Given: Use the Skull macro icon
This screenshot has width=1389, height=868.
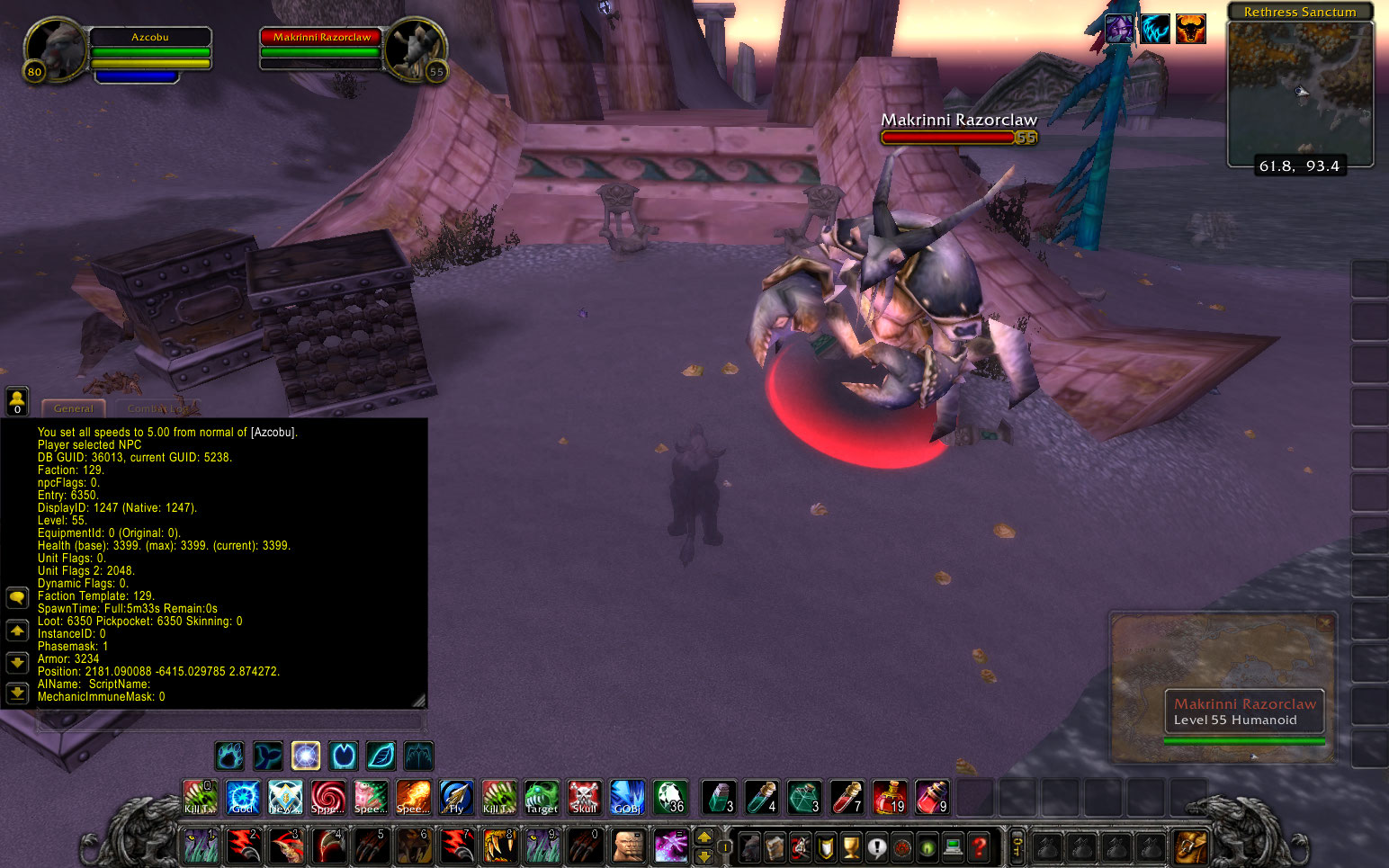Looking at the screenshot, I should [x=585, y=797].
